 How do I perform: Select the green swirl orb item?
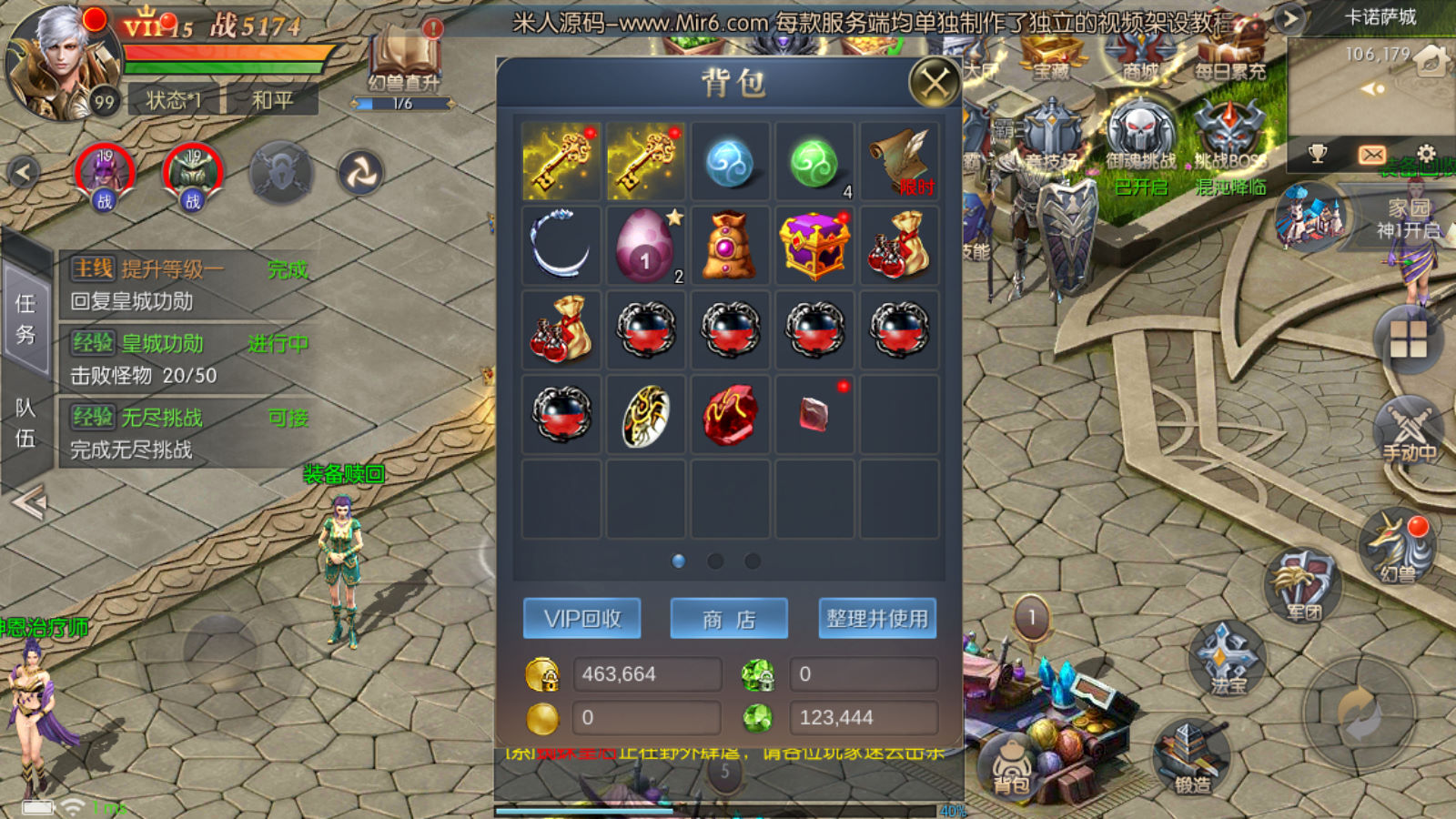coord(814,162)
